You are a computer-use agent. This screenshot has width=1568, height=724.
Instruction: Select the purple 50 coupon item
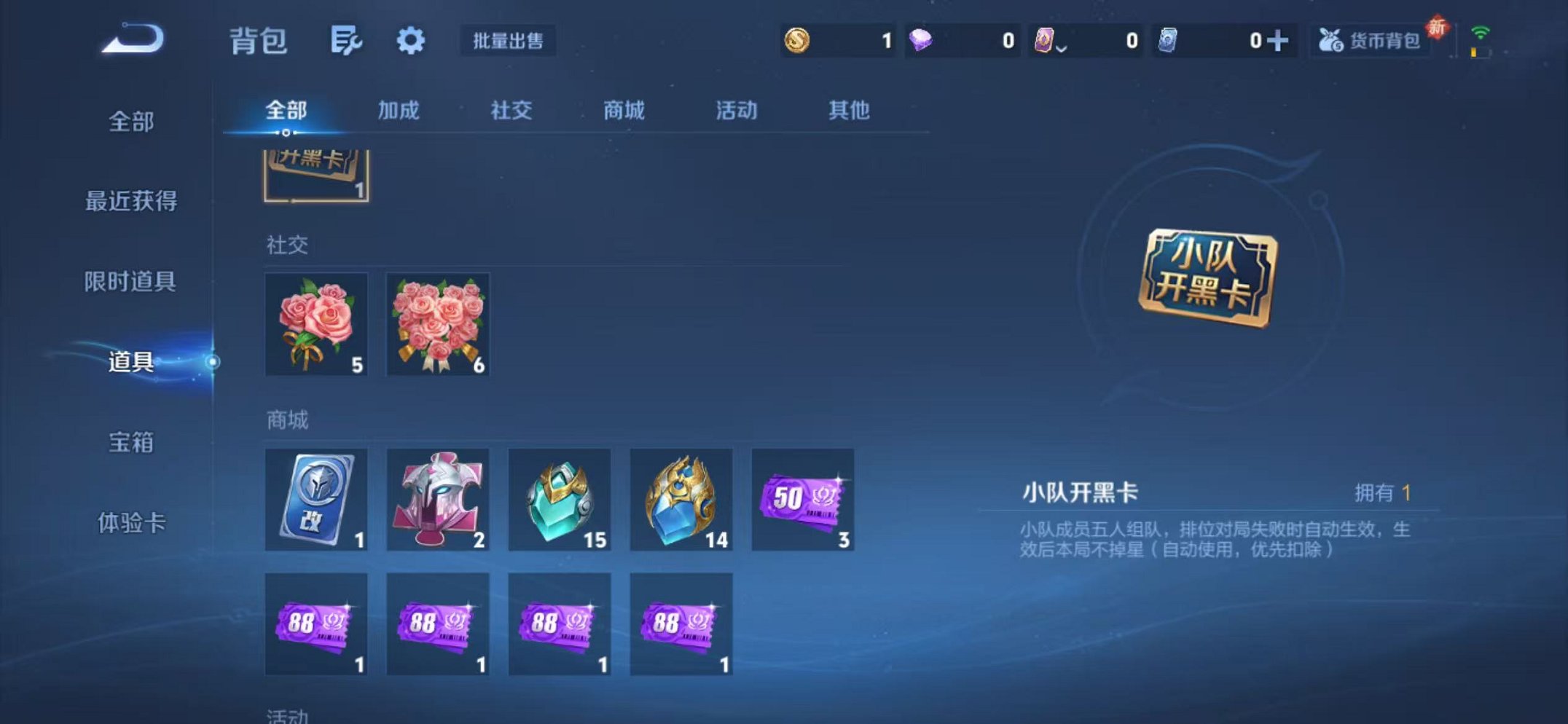click(x=801, y=501)
